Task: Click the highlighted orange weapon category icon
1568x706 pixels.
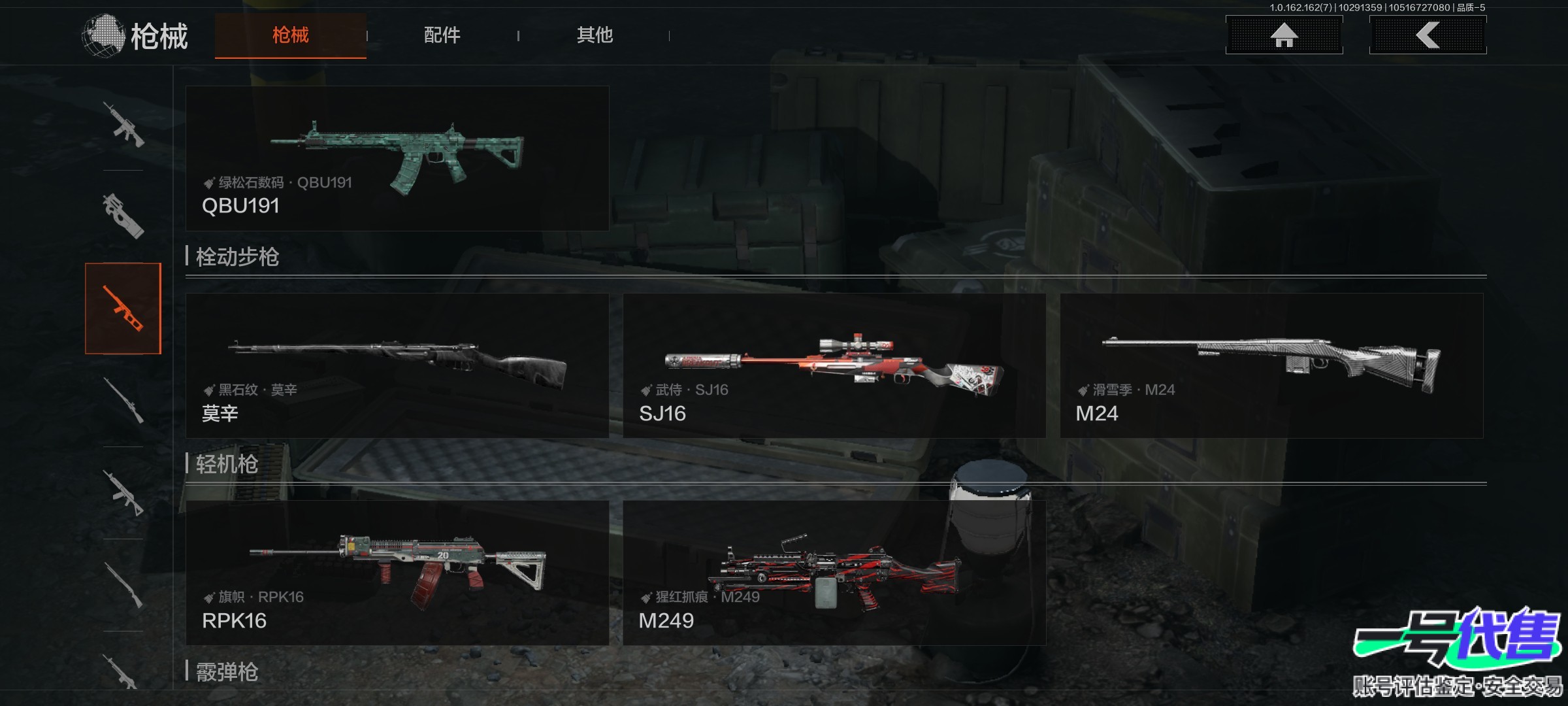Action: [x=123, y=309]
